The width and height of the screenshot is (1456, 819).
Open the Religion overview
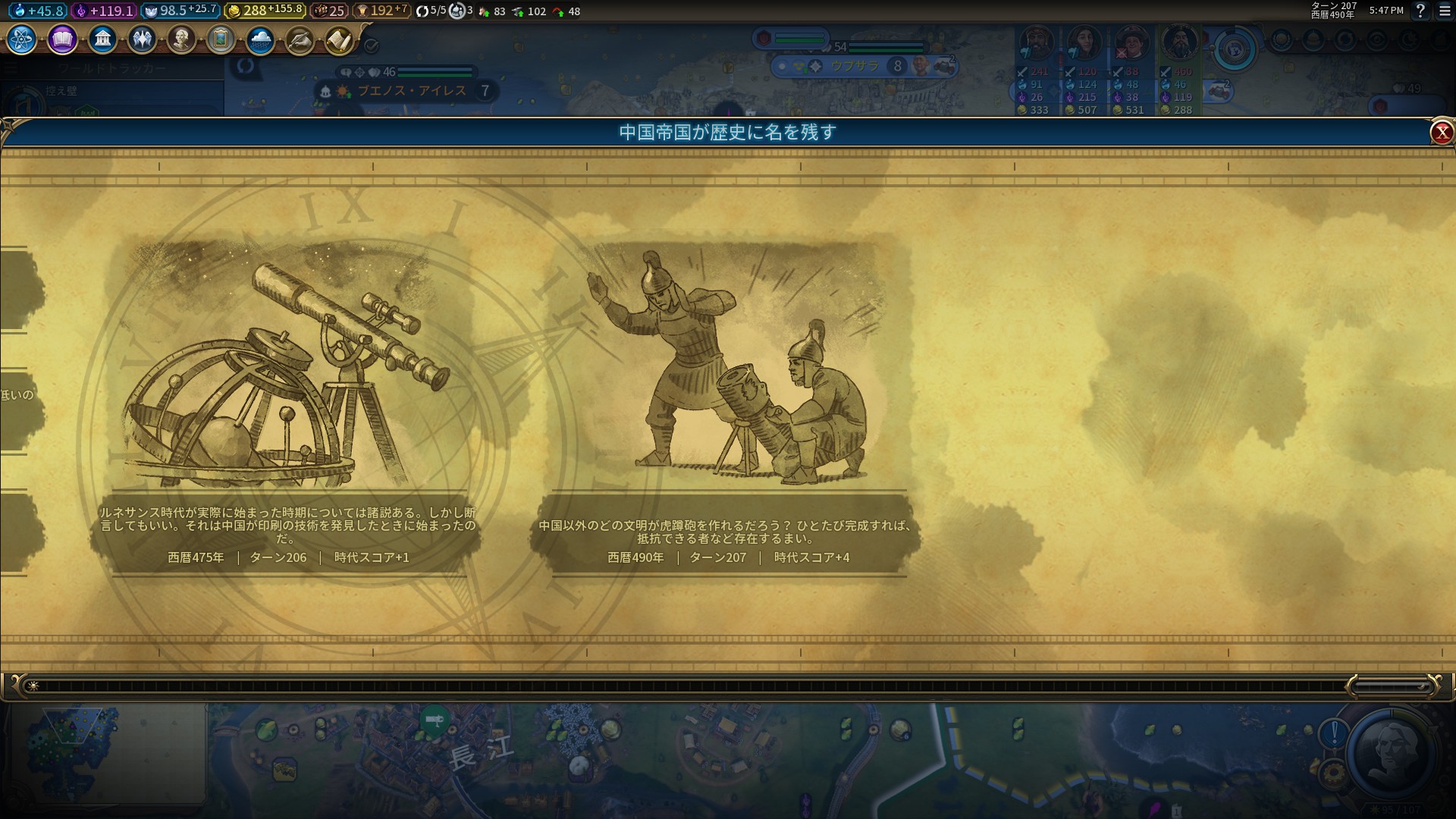[143, 39]
